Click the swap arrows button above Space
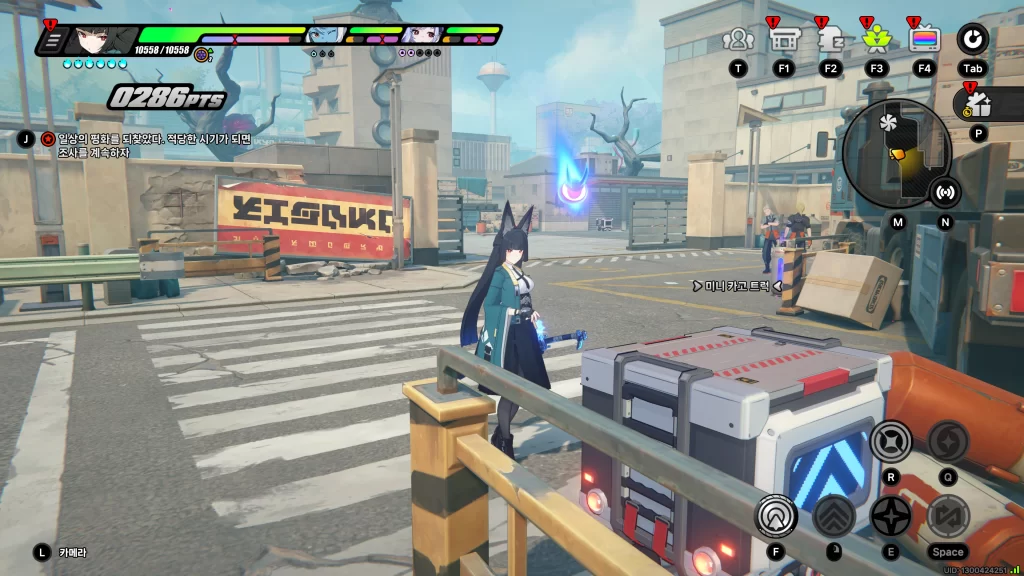 click(948, 516)
